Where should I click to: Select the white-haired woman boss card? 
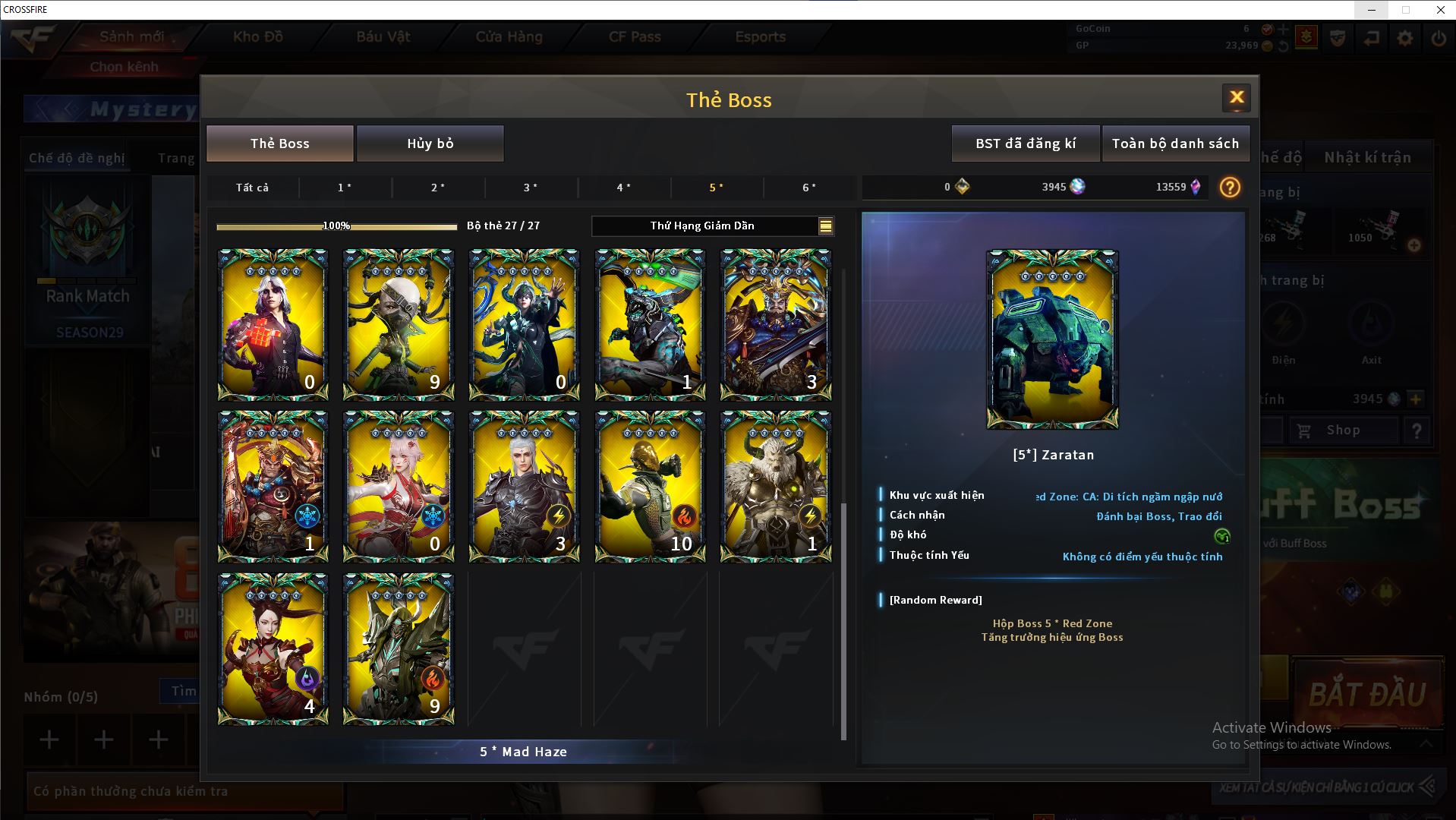point(273,324)
